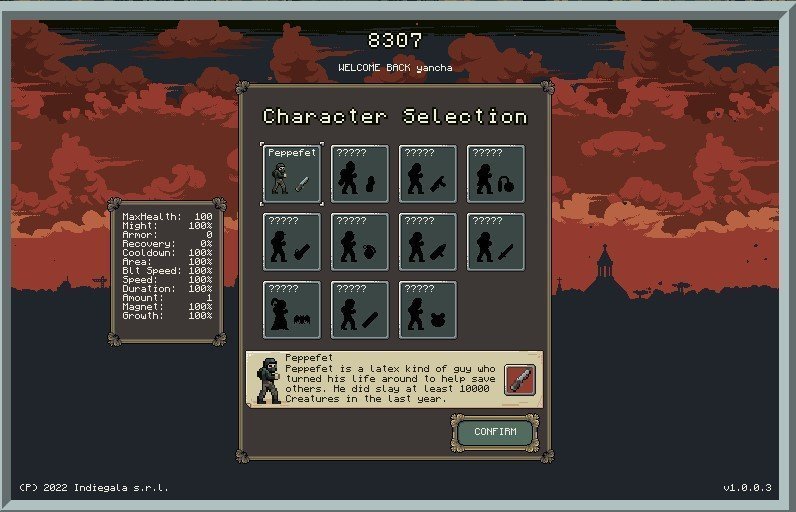
Task: Pick the locked character with the grenade silhouette
Action: 360,242
